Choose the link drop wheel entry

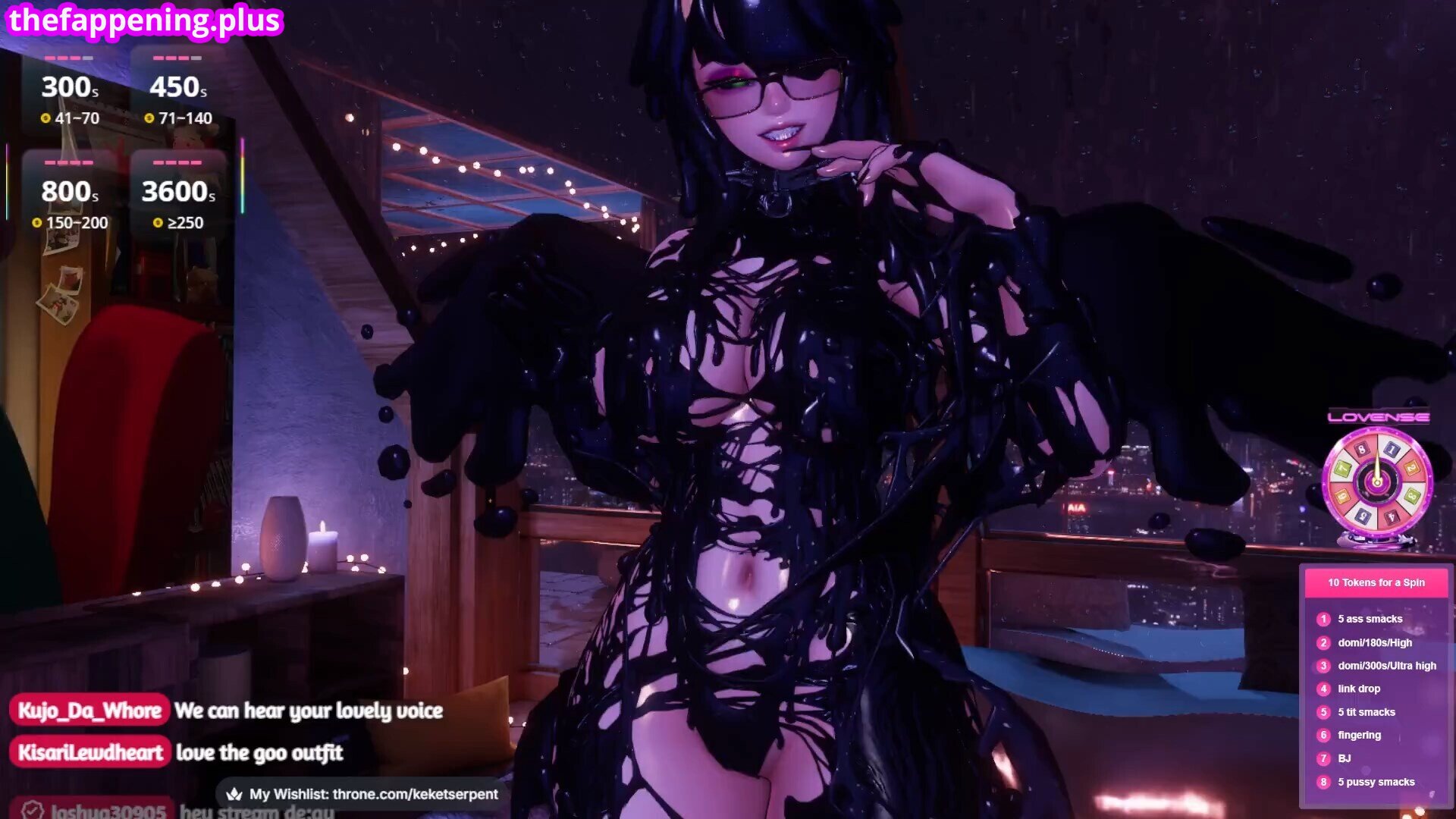(1358, 689)
